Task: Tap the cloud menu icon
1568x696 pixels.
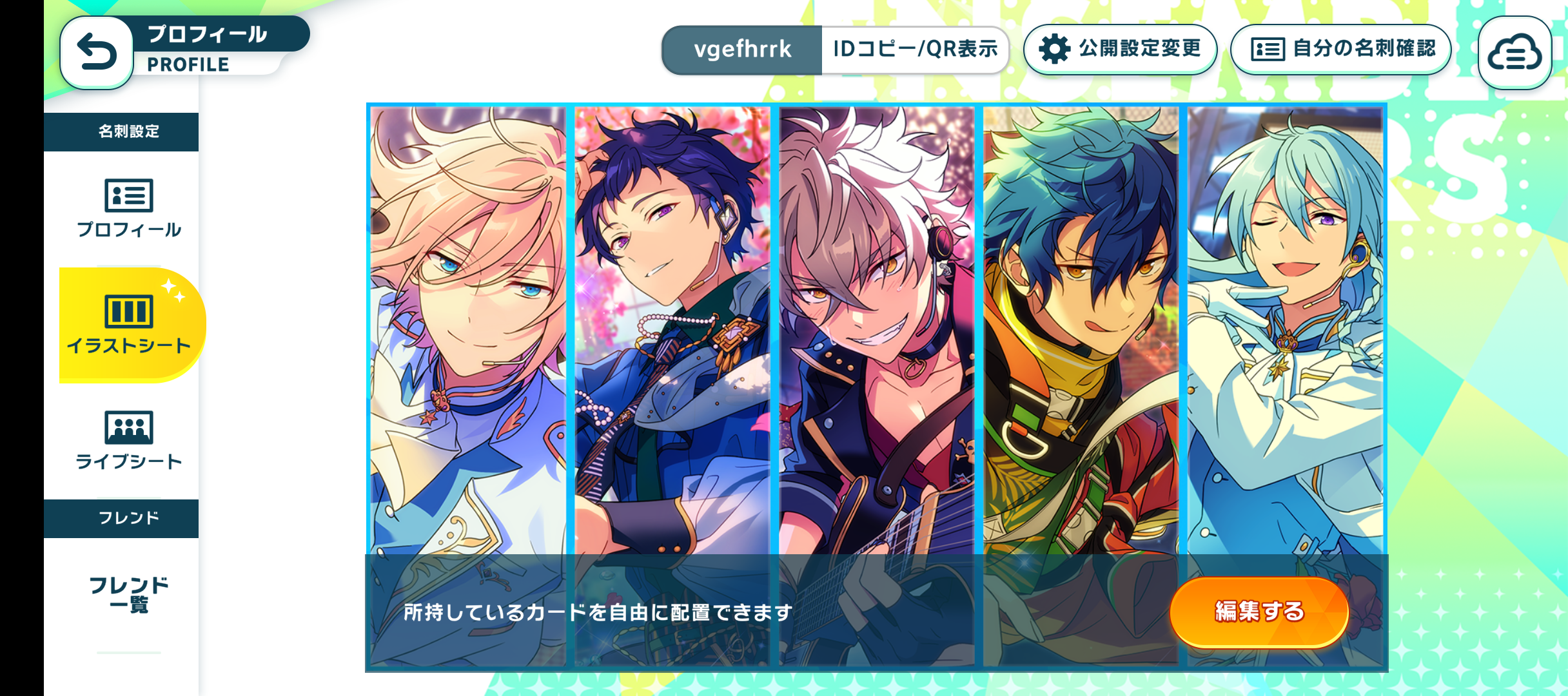Action: [x=1514, y=52]
